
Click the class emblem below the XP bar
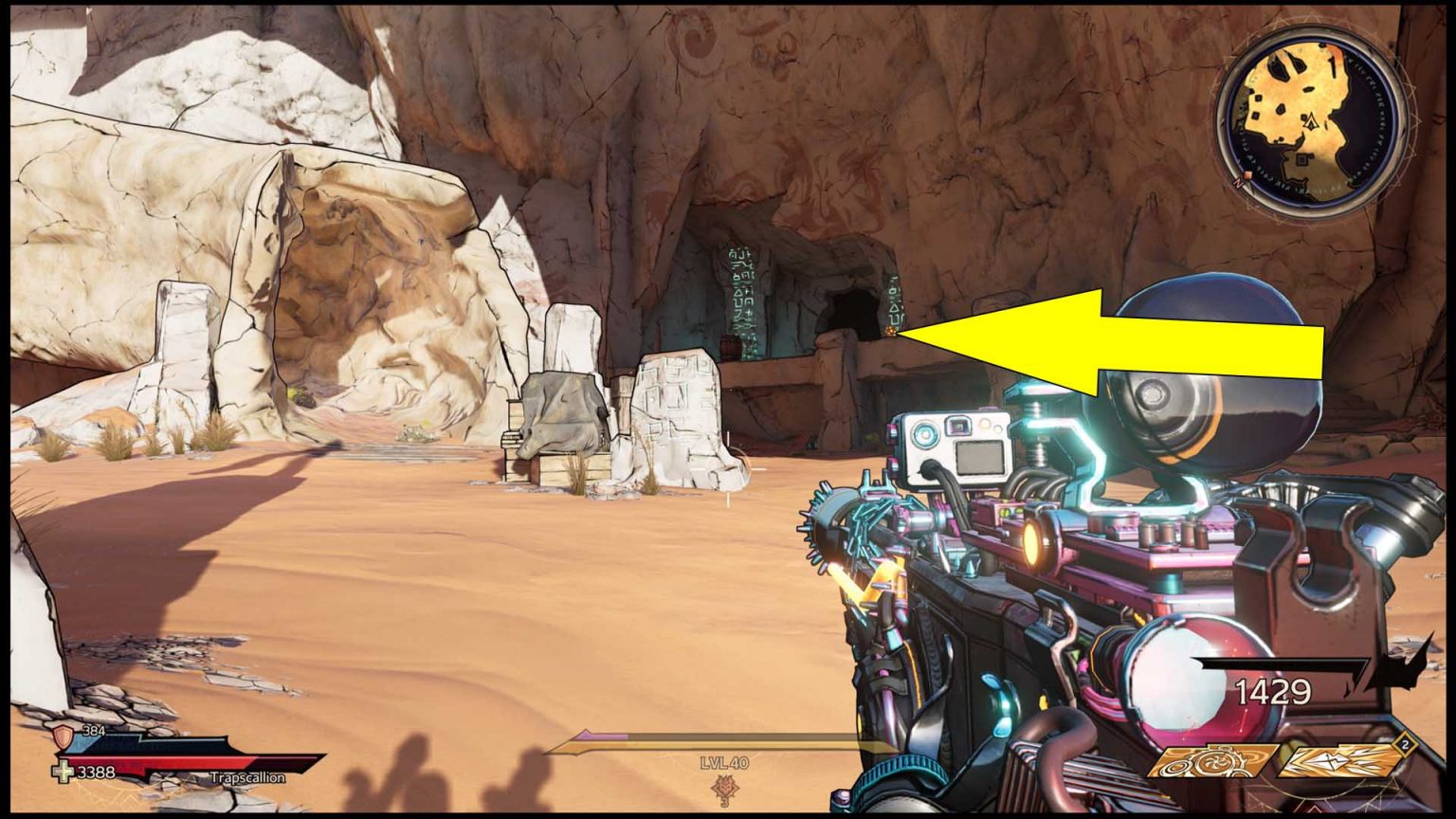click(725, 787)
